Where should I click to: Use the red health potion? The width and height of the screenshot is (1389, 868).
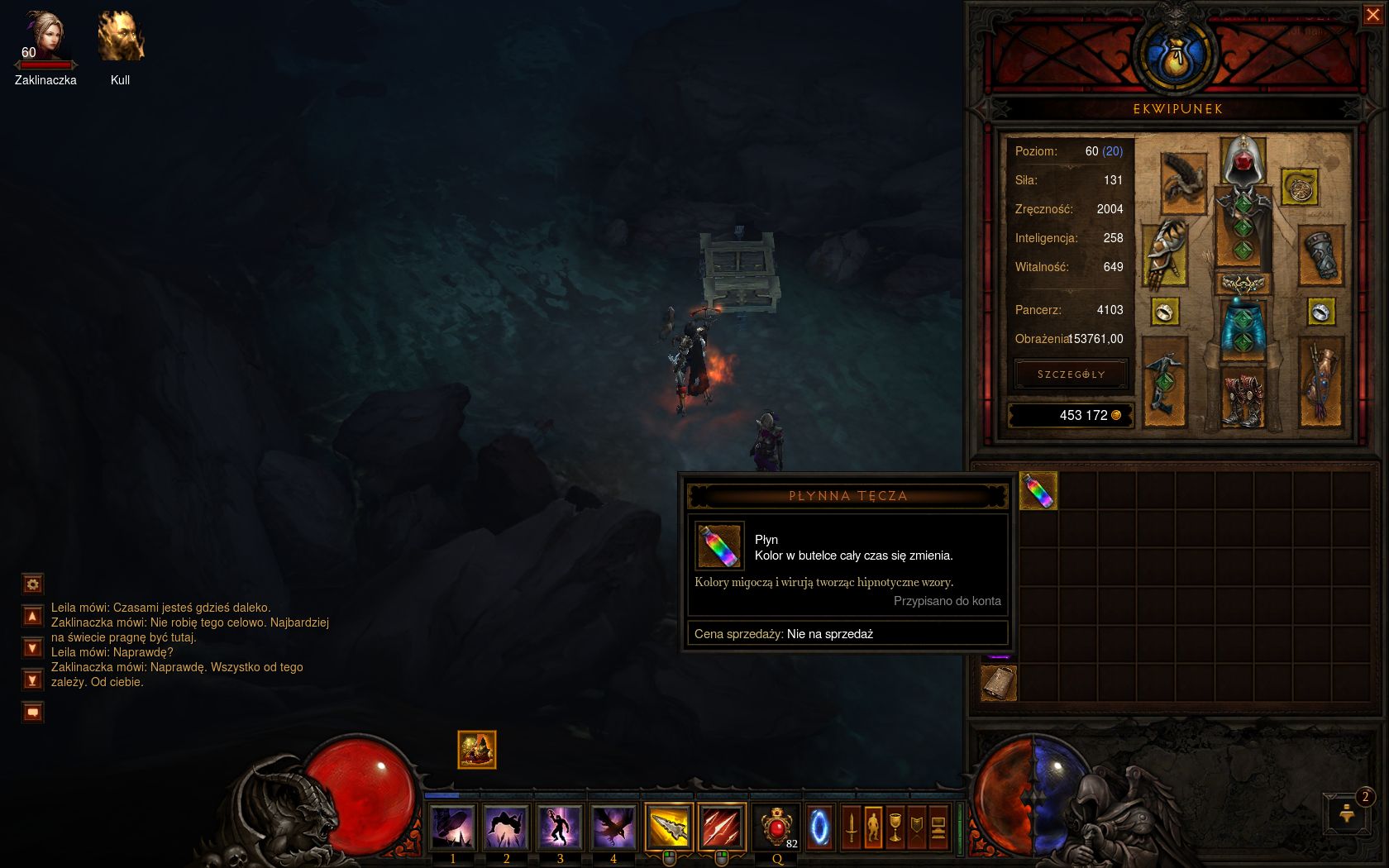click(x=777, y=827)
